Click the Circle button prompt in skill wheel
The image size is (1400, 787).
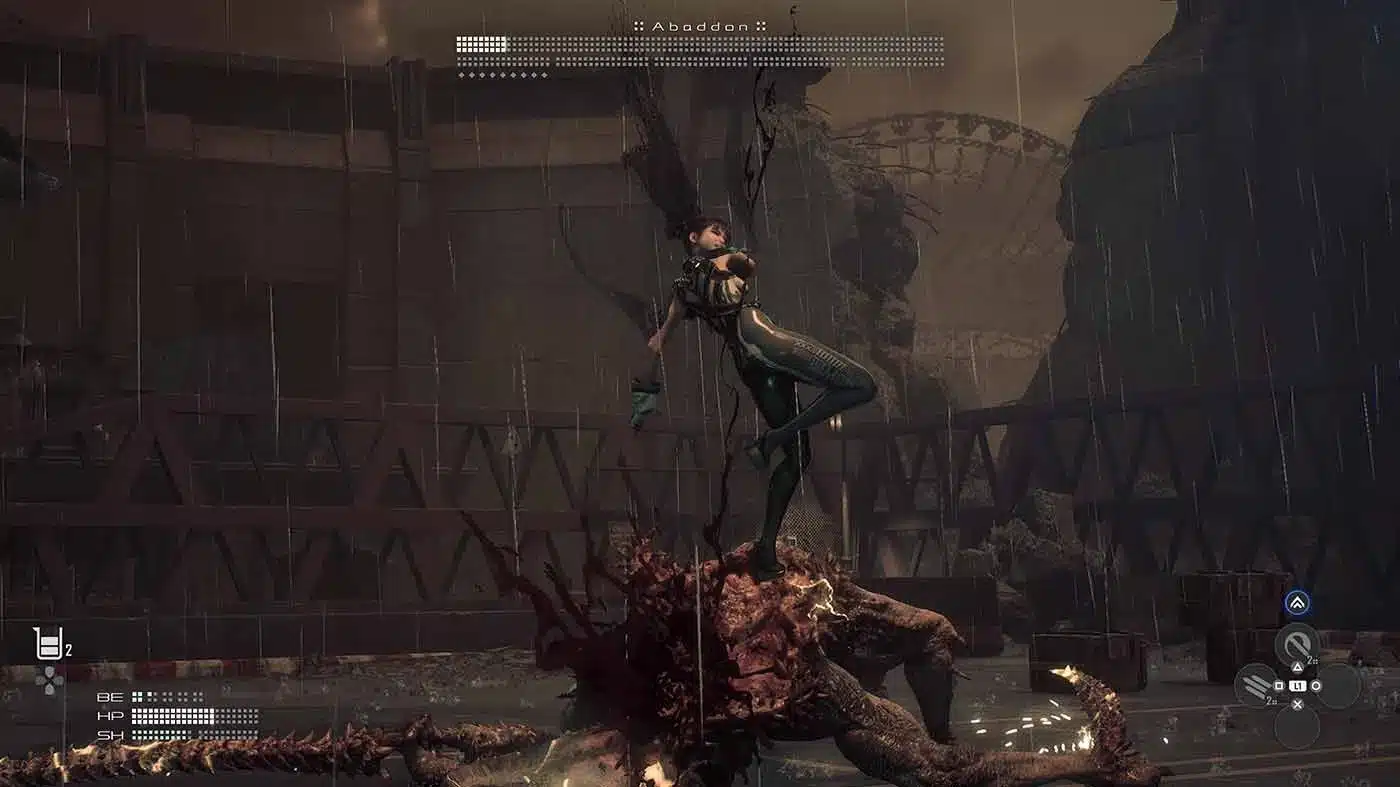pyautogui.click(x=1315, y=686)
